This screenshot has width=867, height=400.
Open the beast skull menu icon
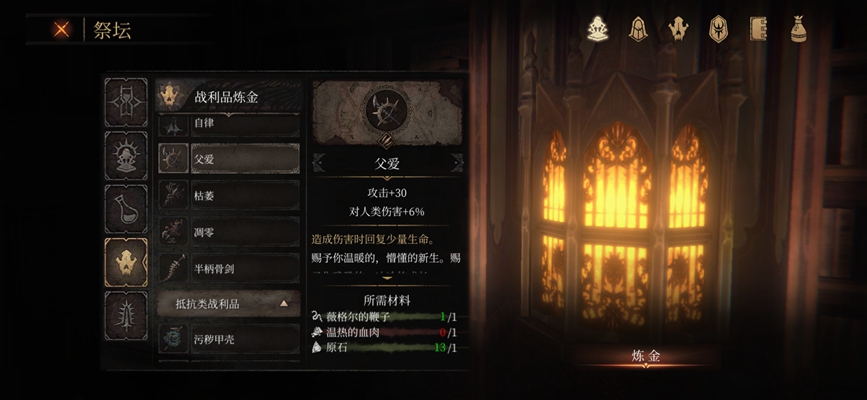(x=677, y=29)
